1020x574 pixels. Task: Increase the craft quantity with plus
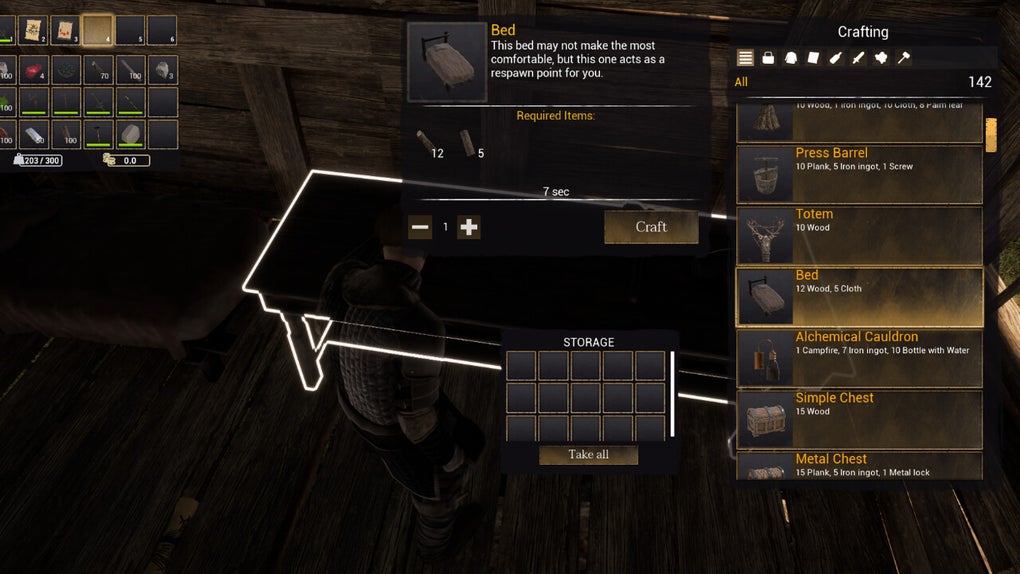[469, 227]
